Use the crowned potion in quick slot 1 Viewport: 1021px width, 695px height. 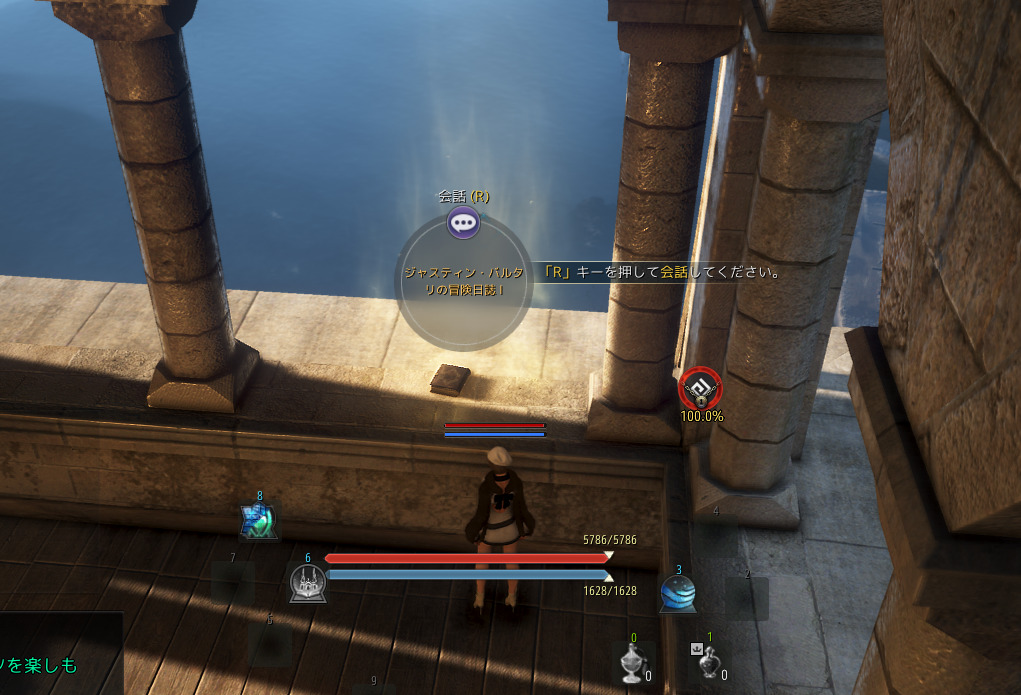point(708,661)
